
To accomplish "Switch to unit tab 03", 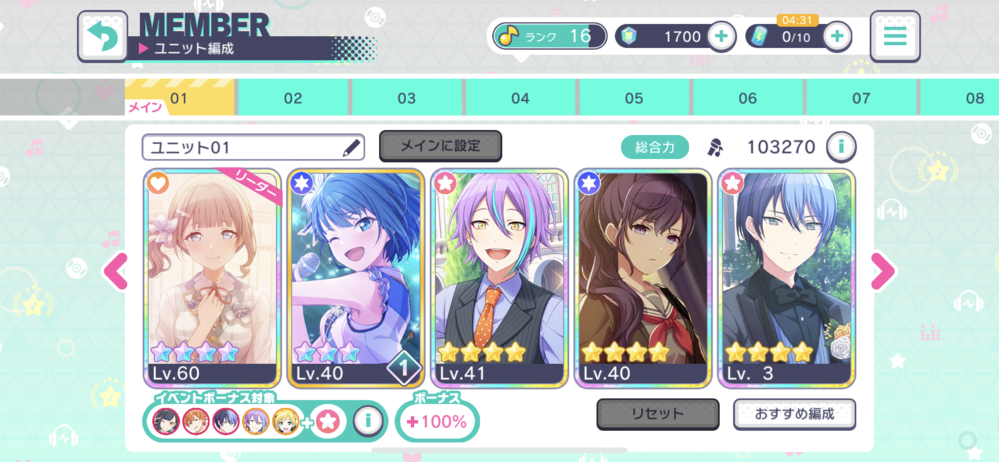I will pos(406,98).
